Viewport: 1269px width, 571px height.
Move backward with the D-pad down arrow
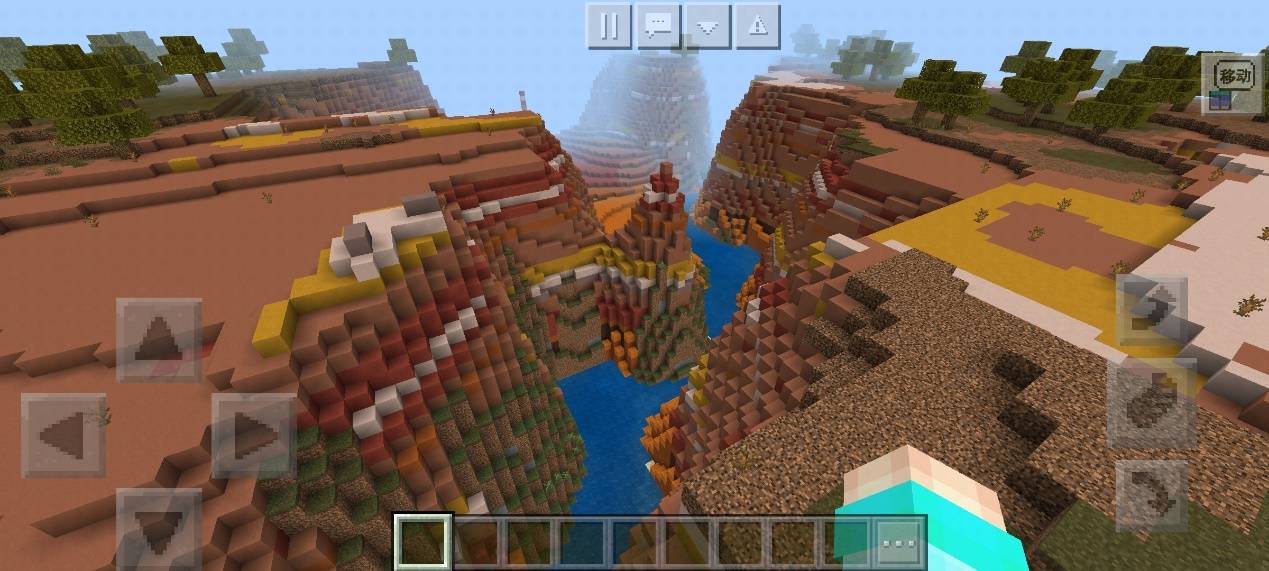[x=158, y=525]
